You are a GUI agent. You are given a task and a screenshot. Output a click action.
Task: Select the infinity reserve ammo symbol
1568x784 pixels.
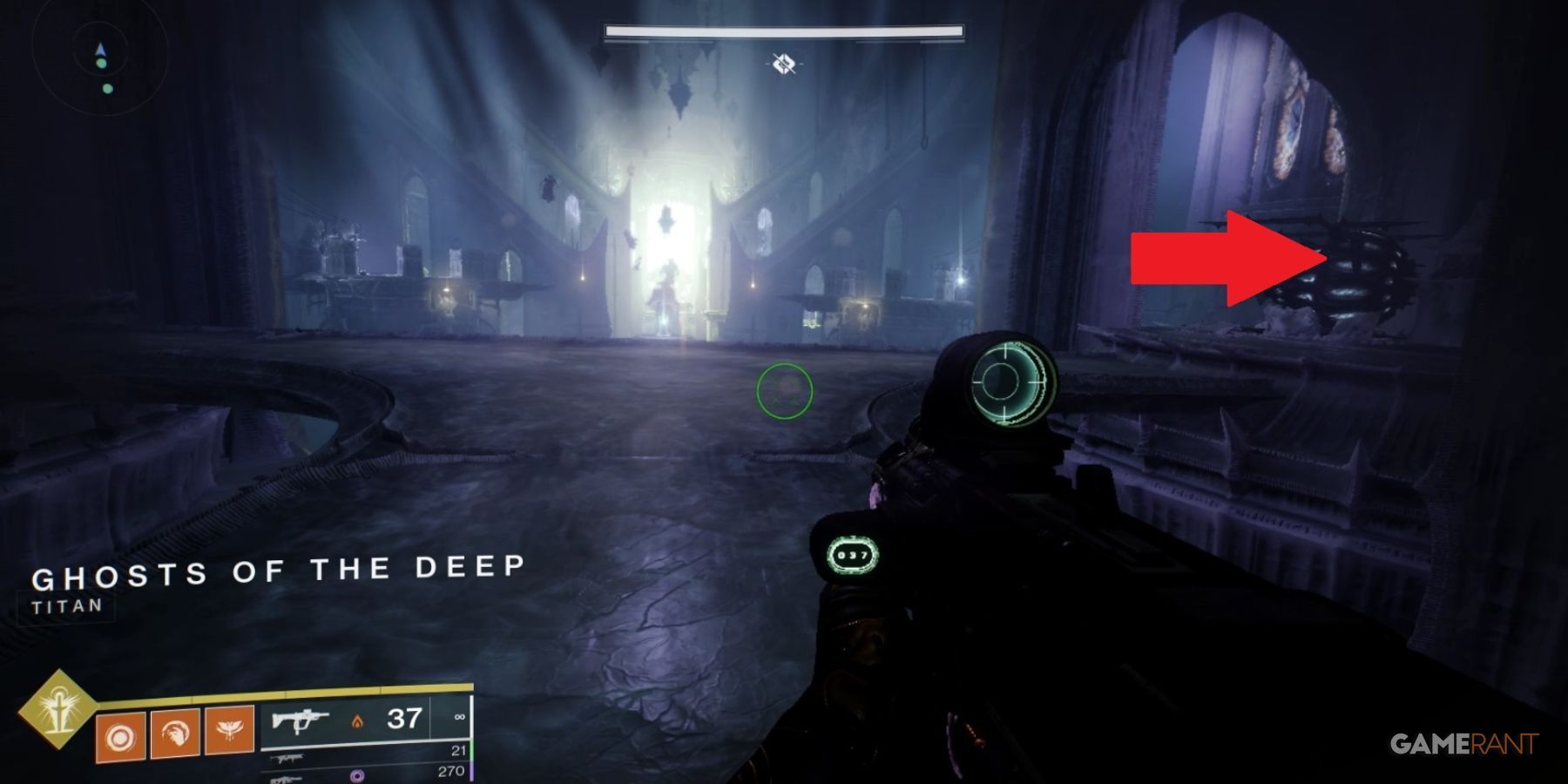[x=459, y=719]
